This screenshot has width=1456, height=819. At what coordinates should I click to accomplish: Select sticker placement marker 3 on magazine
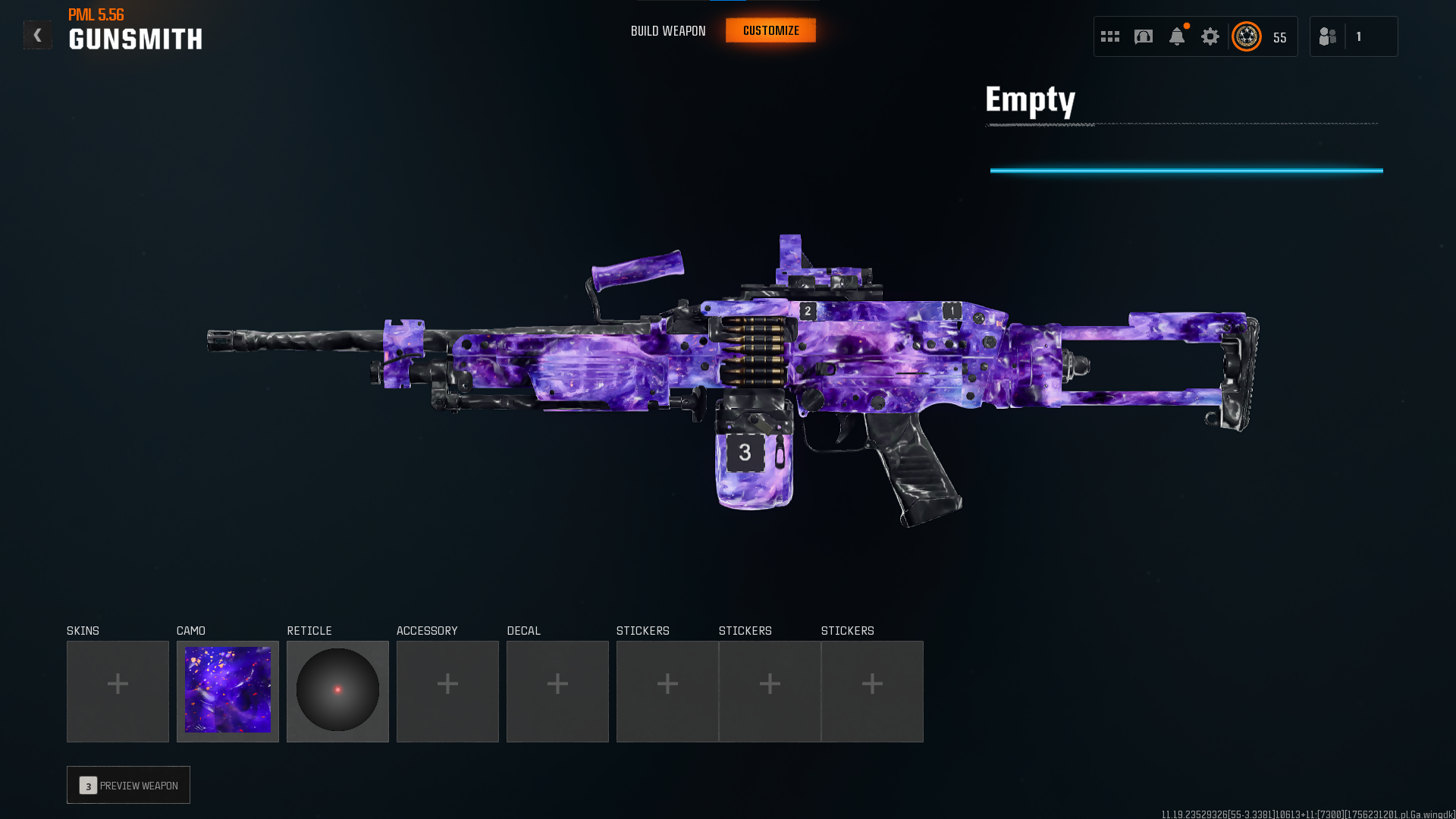745,453
